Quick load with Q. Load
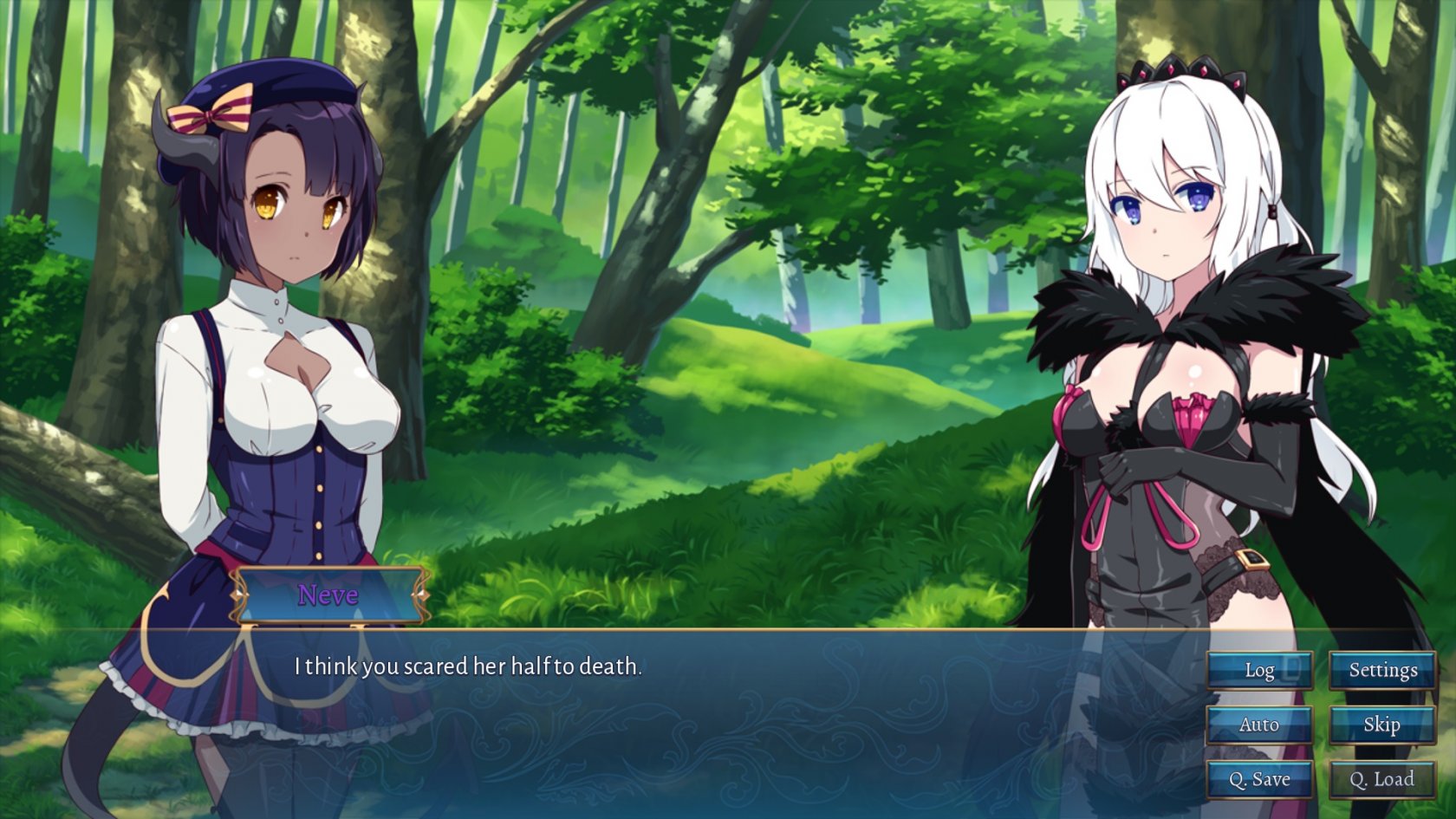The width and height of the screenshot is (1456, 819). (1382, 779)
